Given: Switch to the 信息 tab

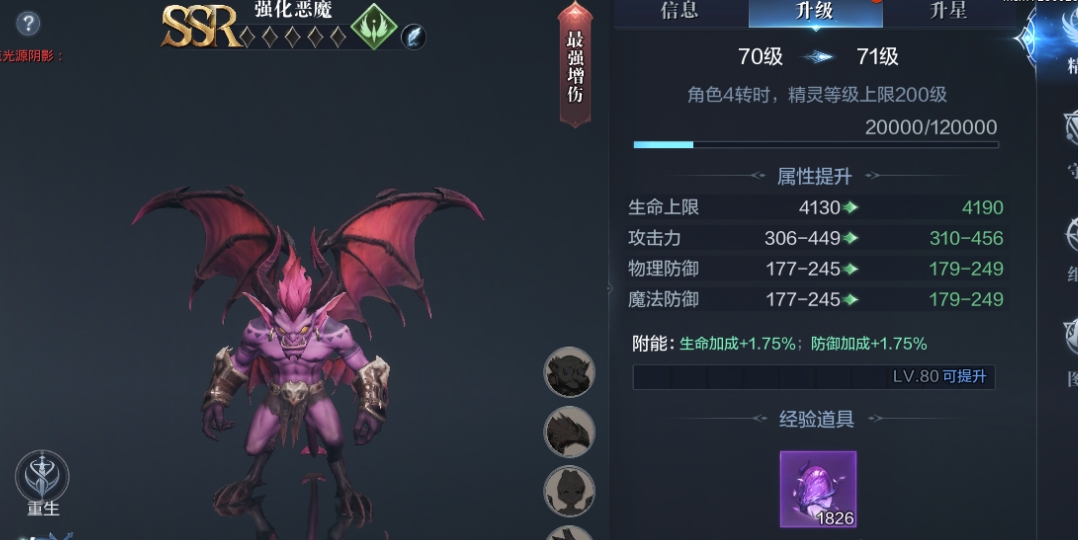Looking at the screenshot, I should pos(679,12).
